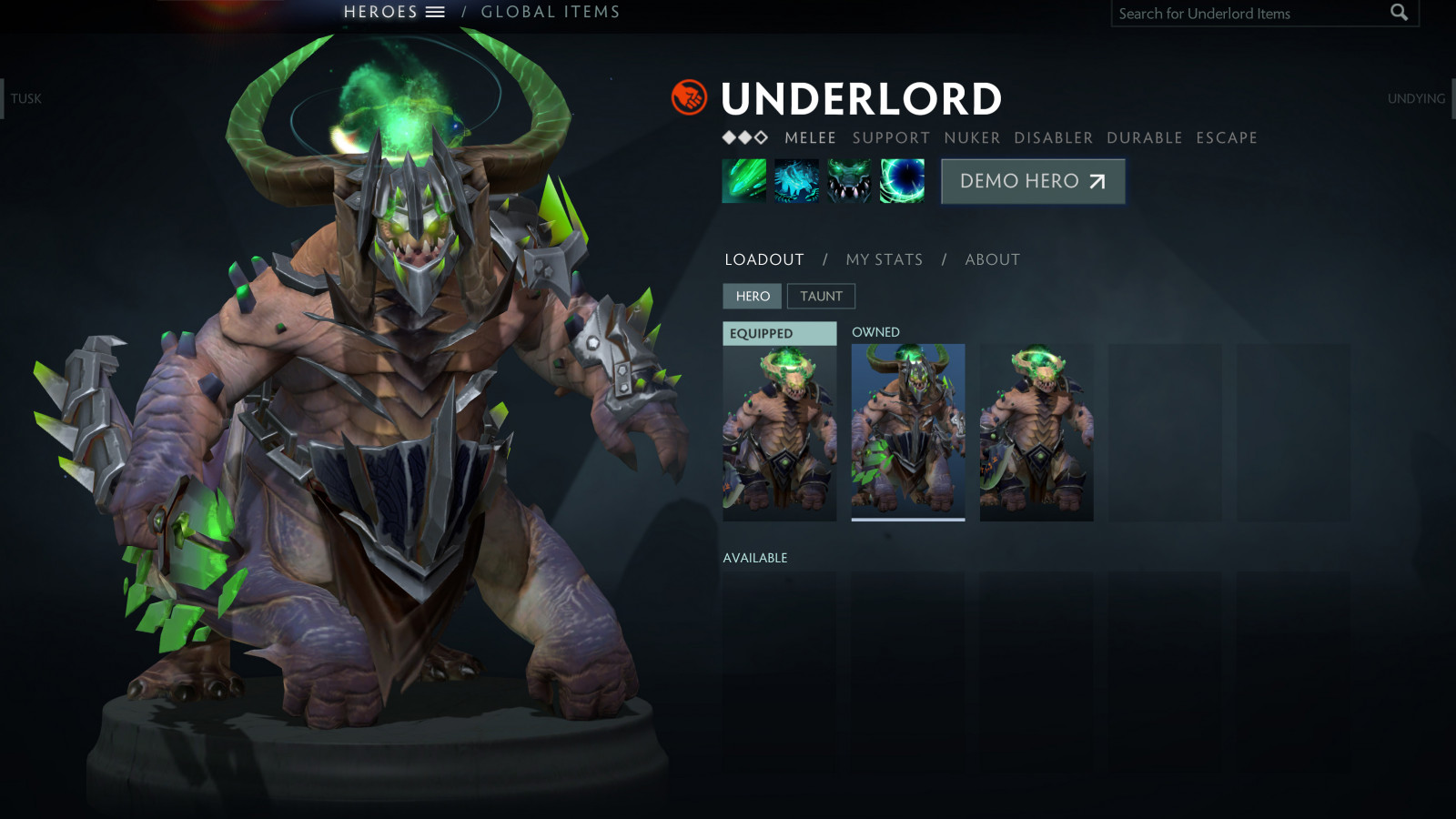Select the blue portal ultimate ability icon
1456x819 pixels.
coord(902,181)
